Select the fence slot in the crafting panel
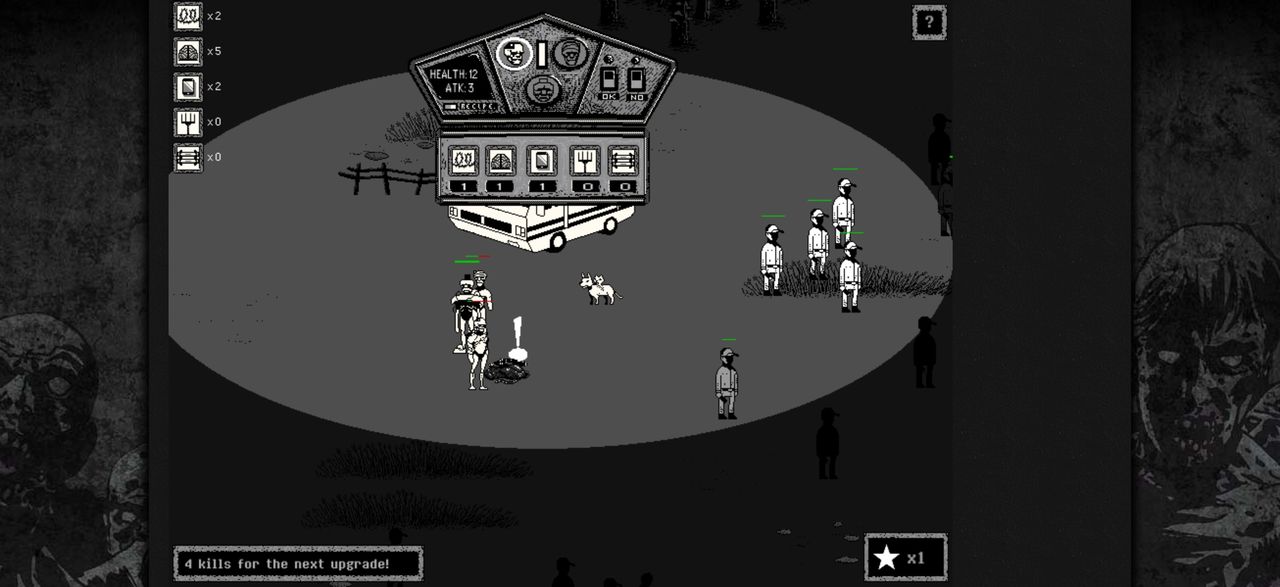The height and width of the screenshot is (587, 1280). pyautogui.click(x=623, y=160)
